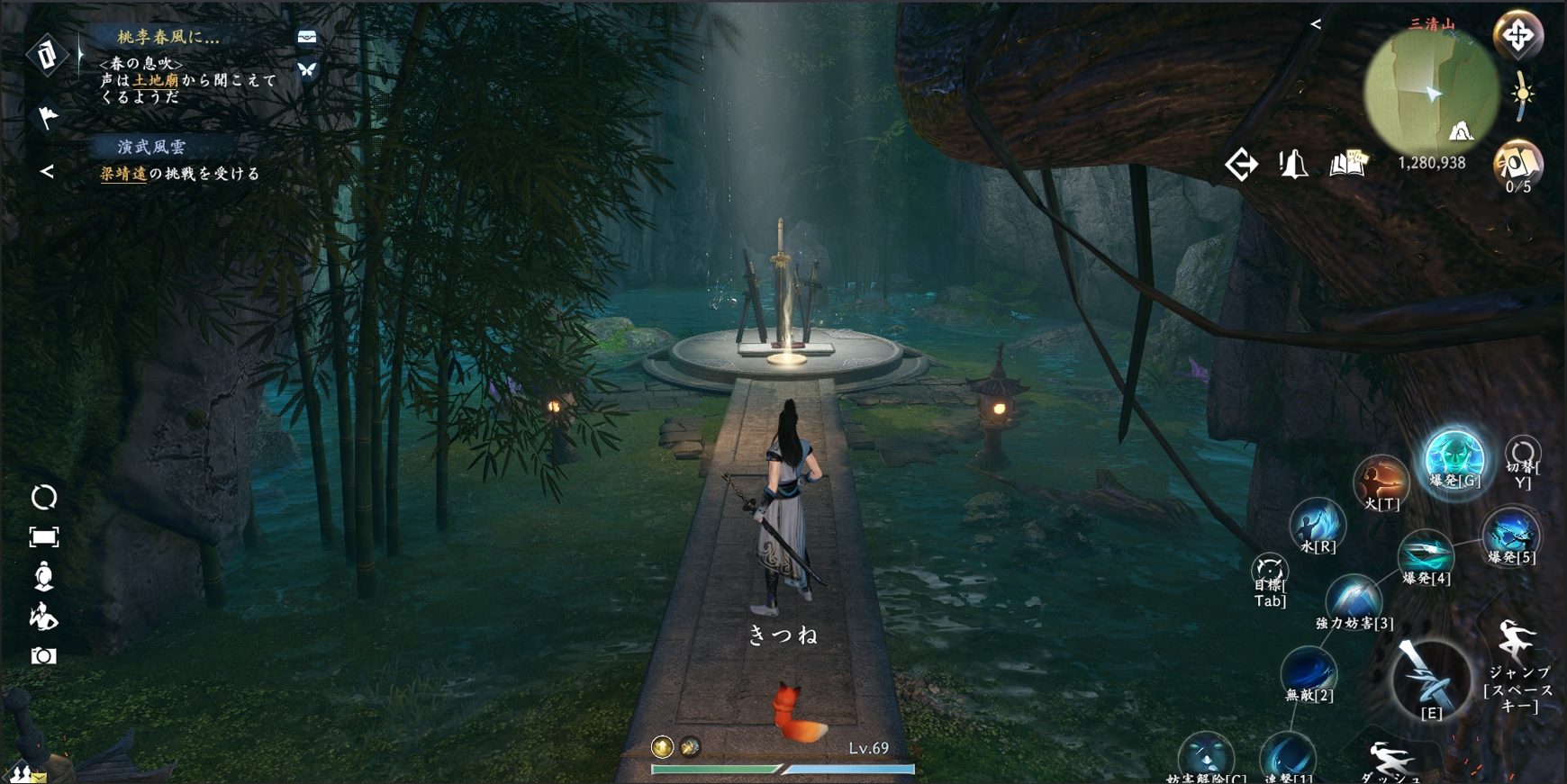Trigger the 強力妨害[3] skill
Viewport: 1567px width, 784px height.
(1353, 598)
